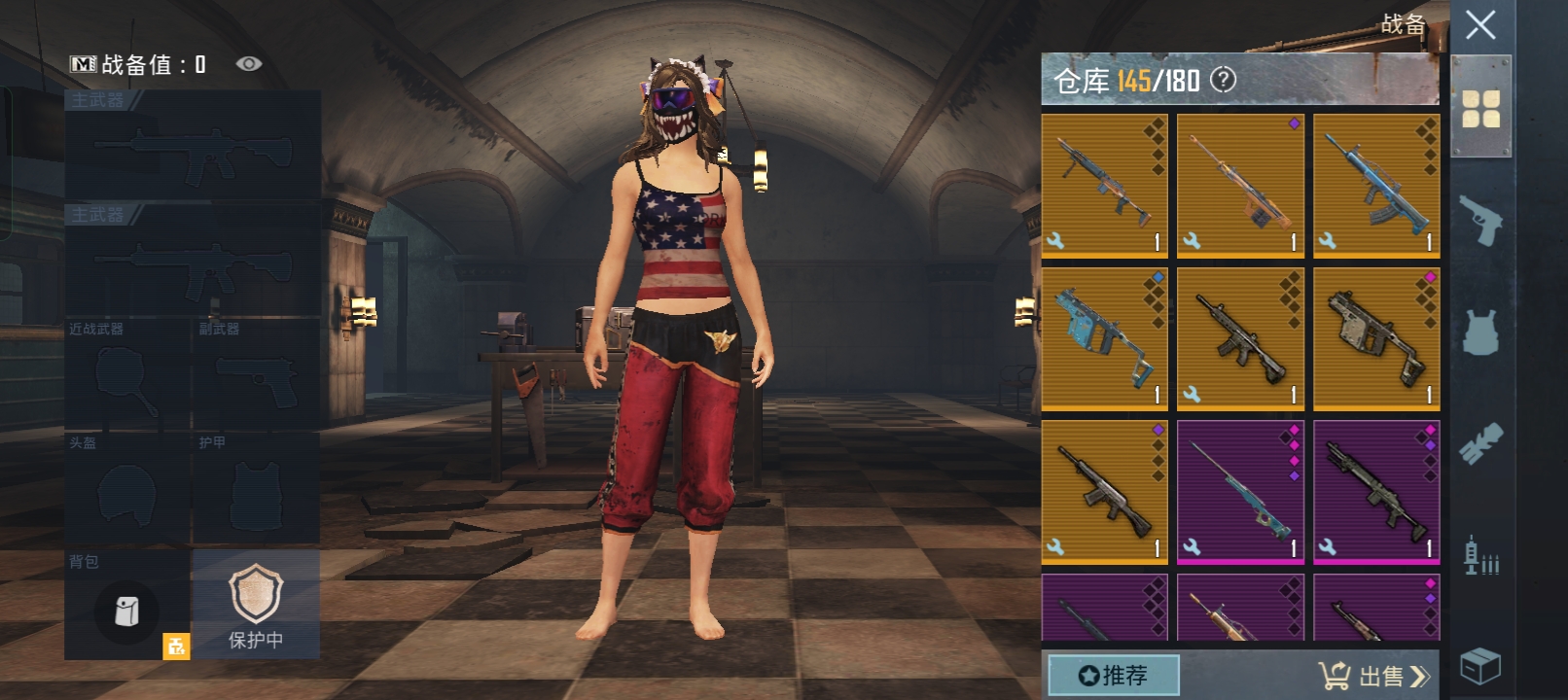Click the warehouse capacity help question mark
The image size is (1568, 700).
pos(1223,80)
